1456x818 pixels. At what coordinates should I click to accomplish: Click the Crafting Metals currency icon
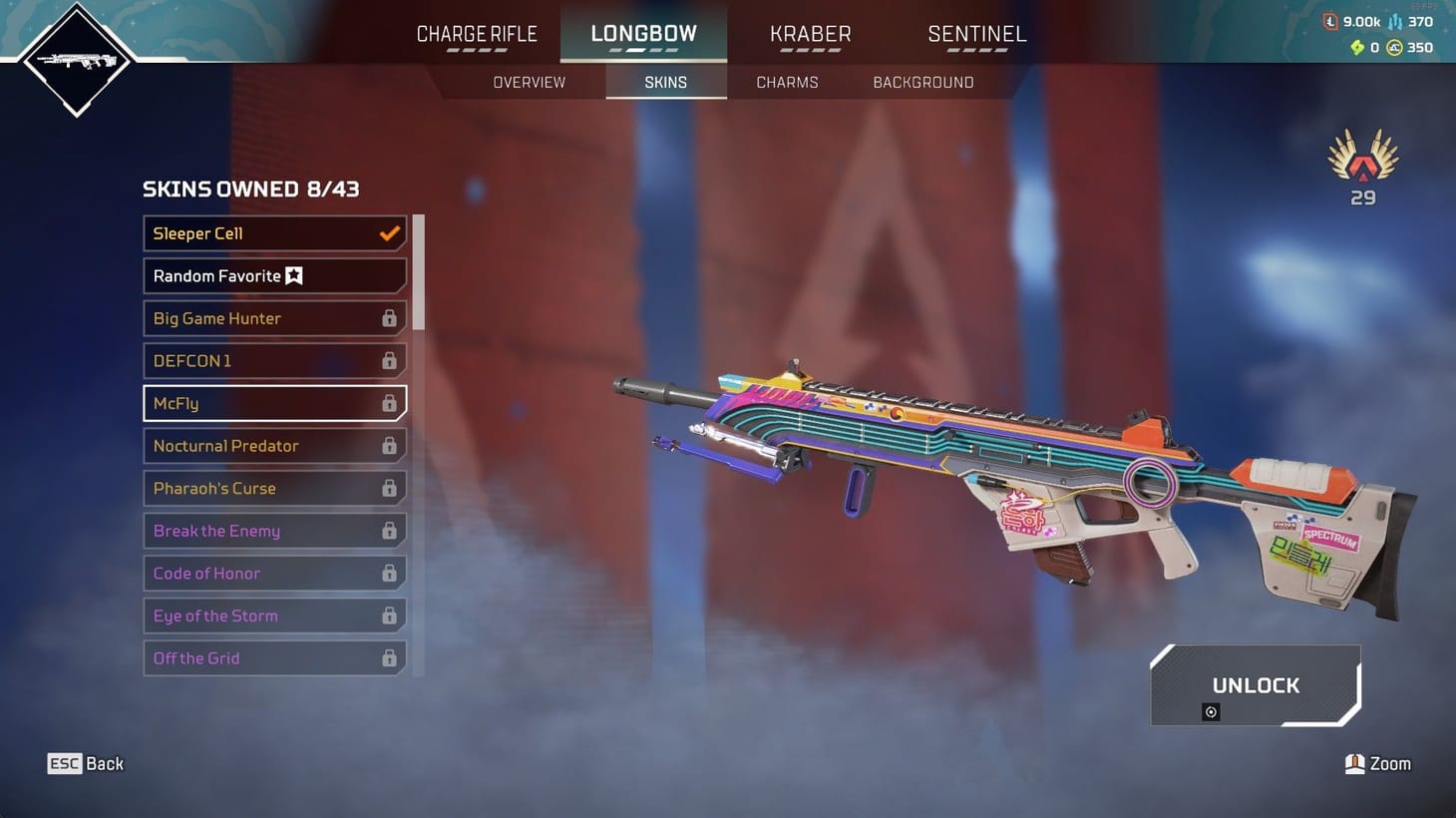tap(1396, 21)
